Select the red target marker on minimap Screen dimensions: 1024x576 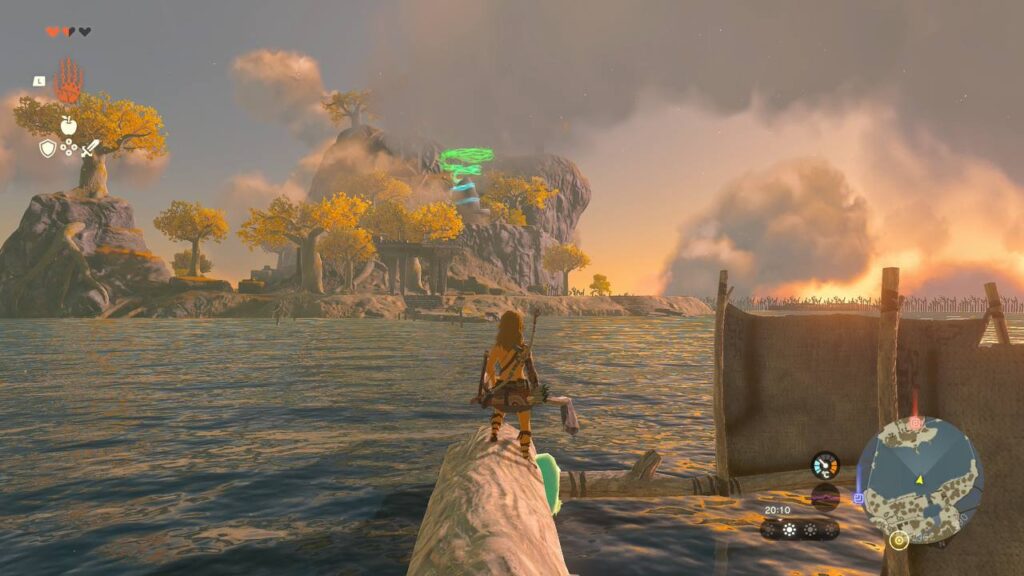[x=914, y=423]
